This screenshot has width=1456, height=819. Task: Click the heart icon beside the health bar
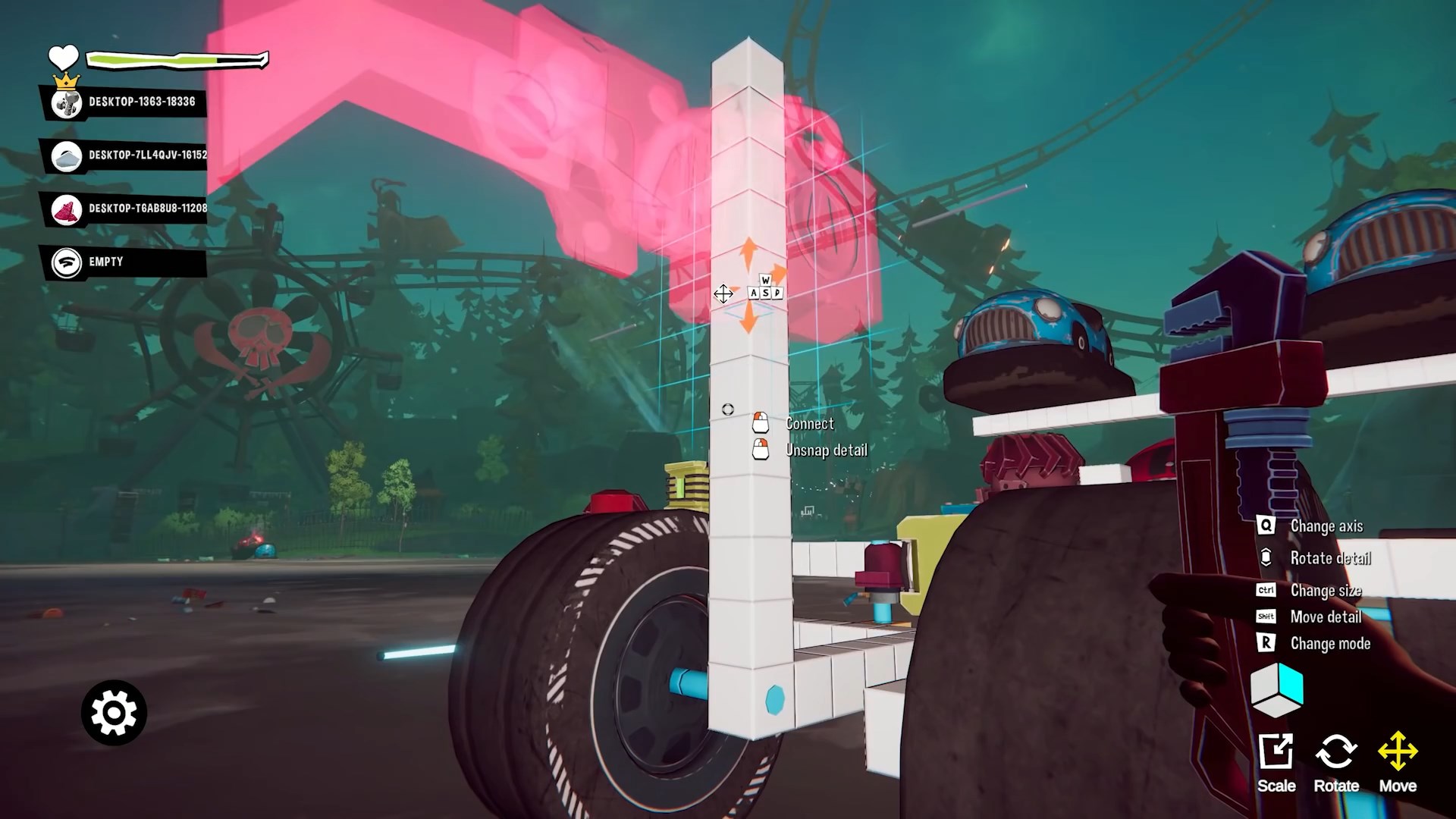pos(64,56)
